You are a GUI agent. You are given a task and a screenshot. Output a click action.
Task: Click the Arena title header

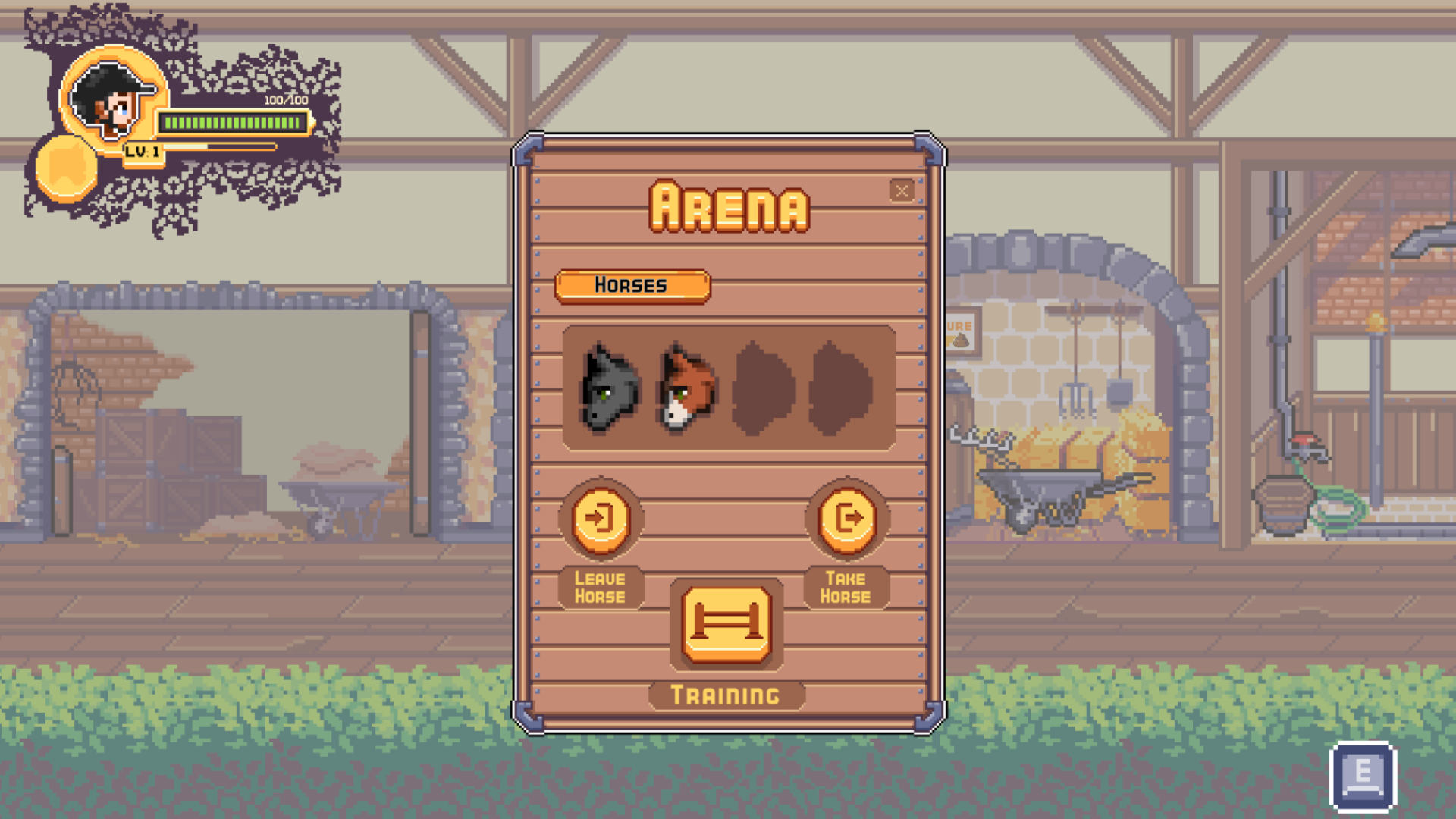(730, 206)
